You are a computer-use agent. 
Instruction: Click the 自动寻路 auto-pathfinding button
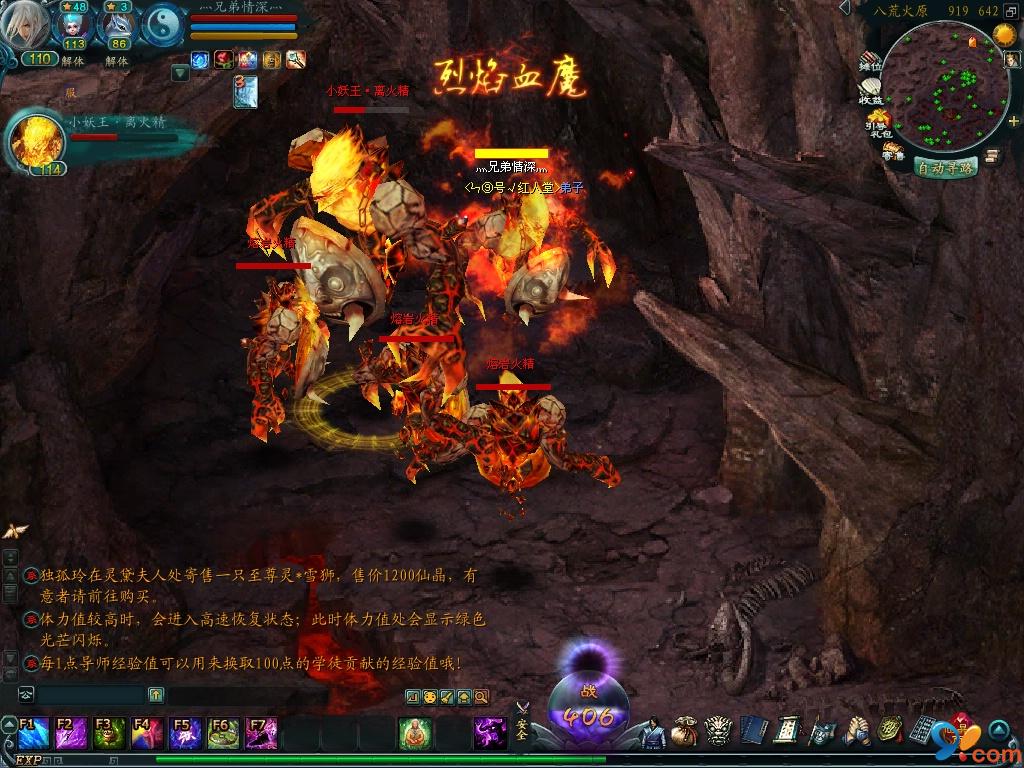tap(945, 168)
